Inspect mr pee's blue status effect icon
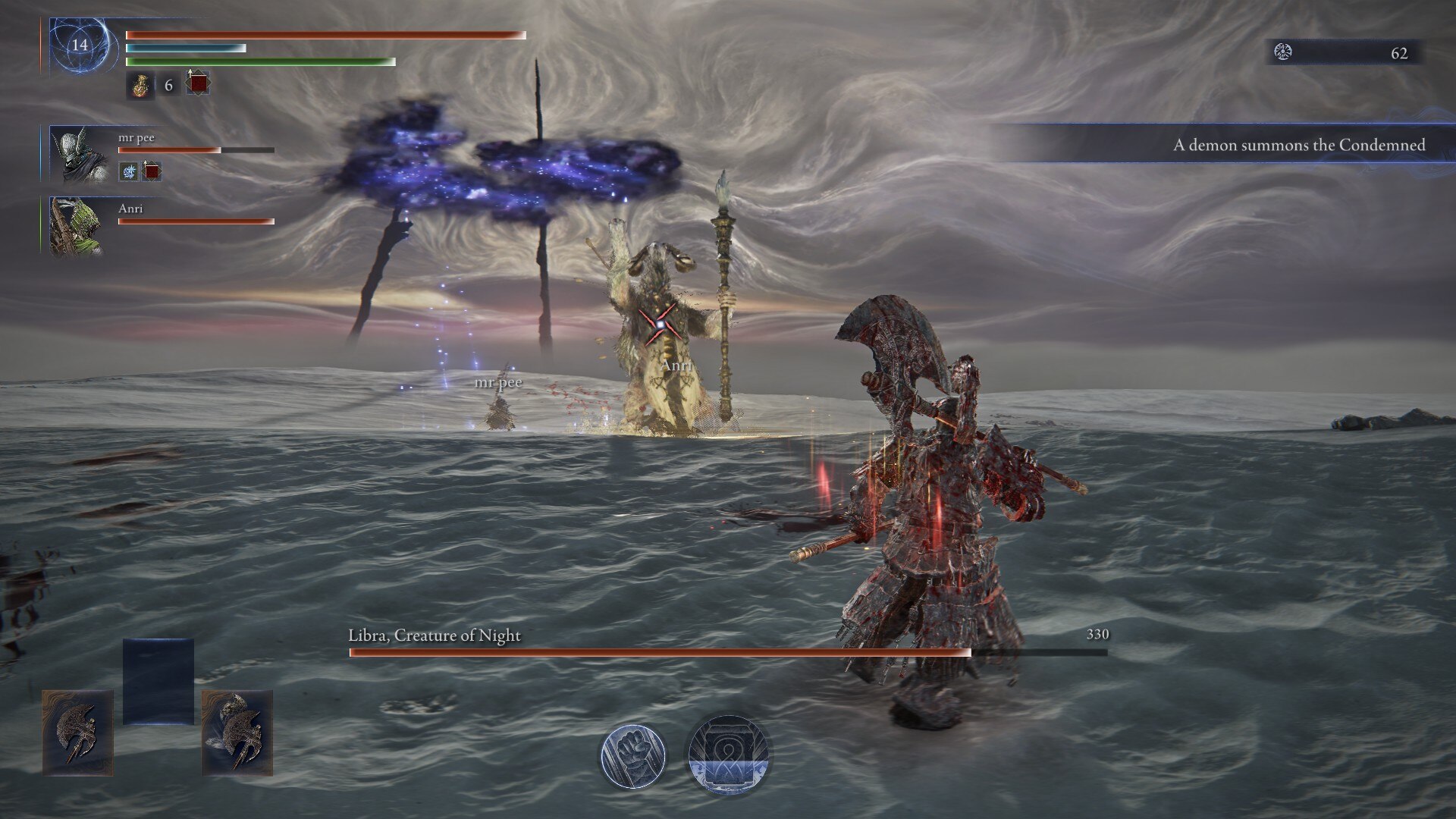This screenshot has width=1456, height=819. pos(129,171)
